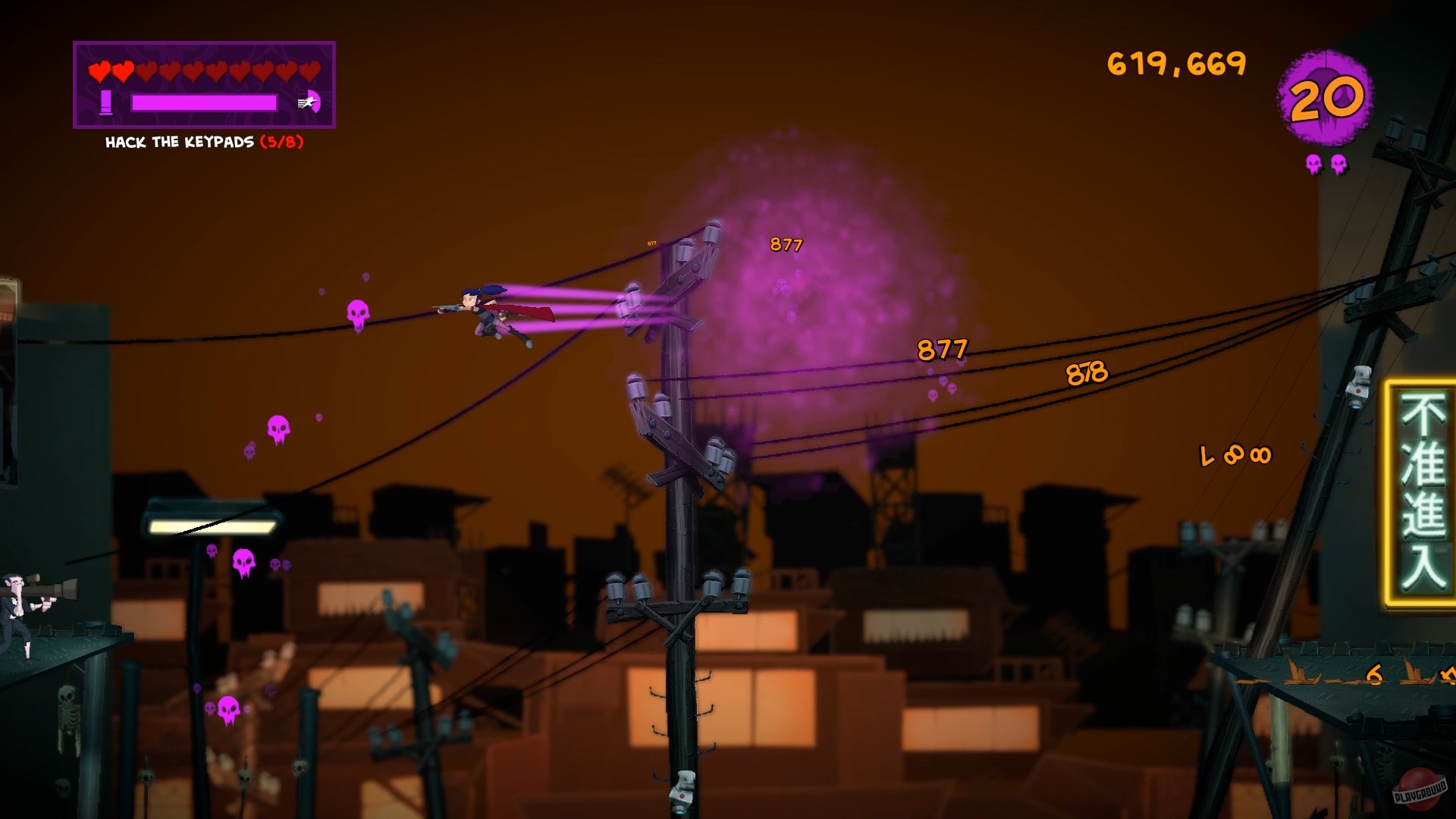Click the (5/8) progress counter label

pyautogui.click(x=282, y=141)
